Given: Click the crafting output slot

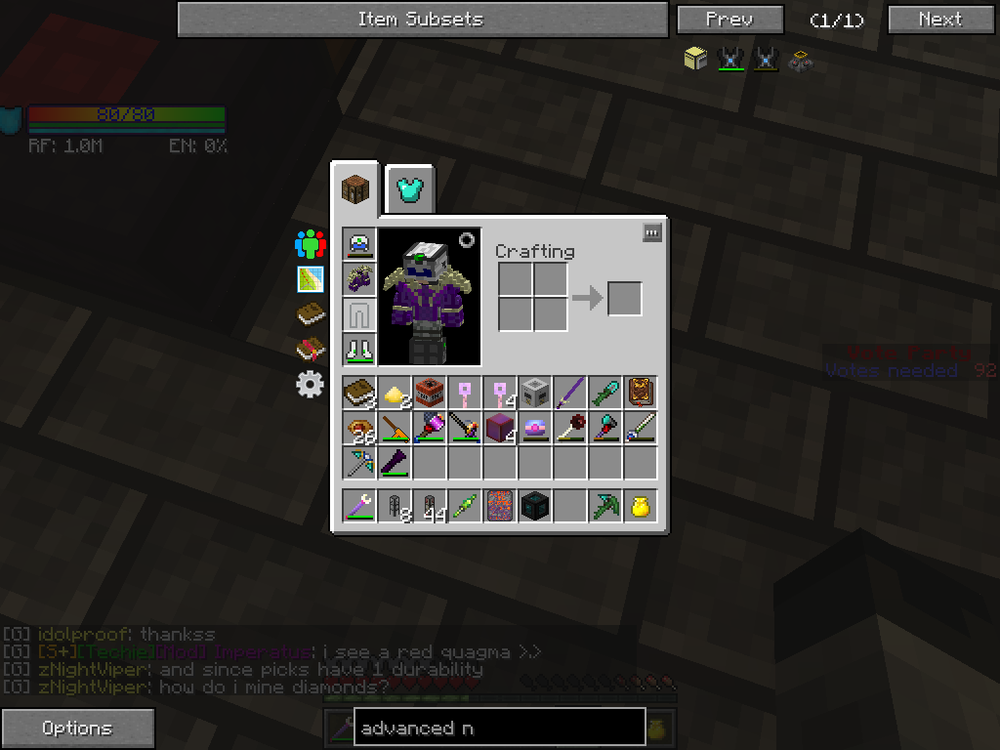Looking at the screenshot, I should 624,298.
